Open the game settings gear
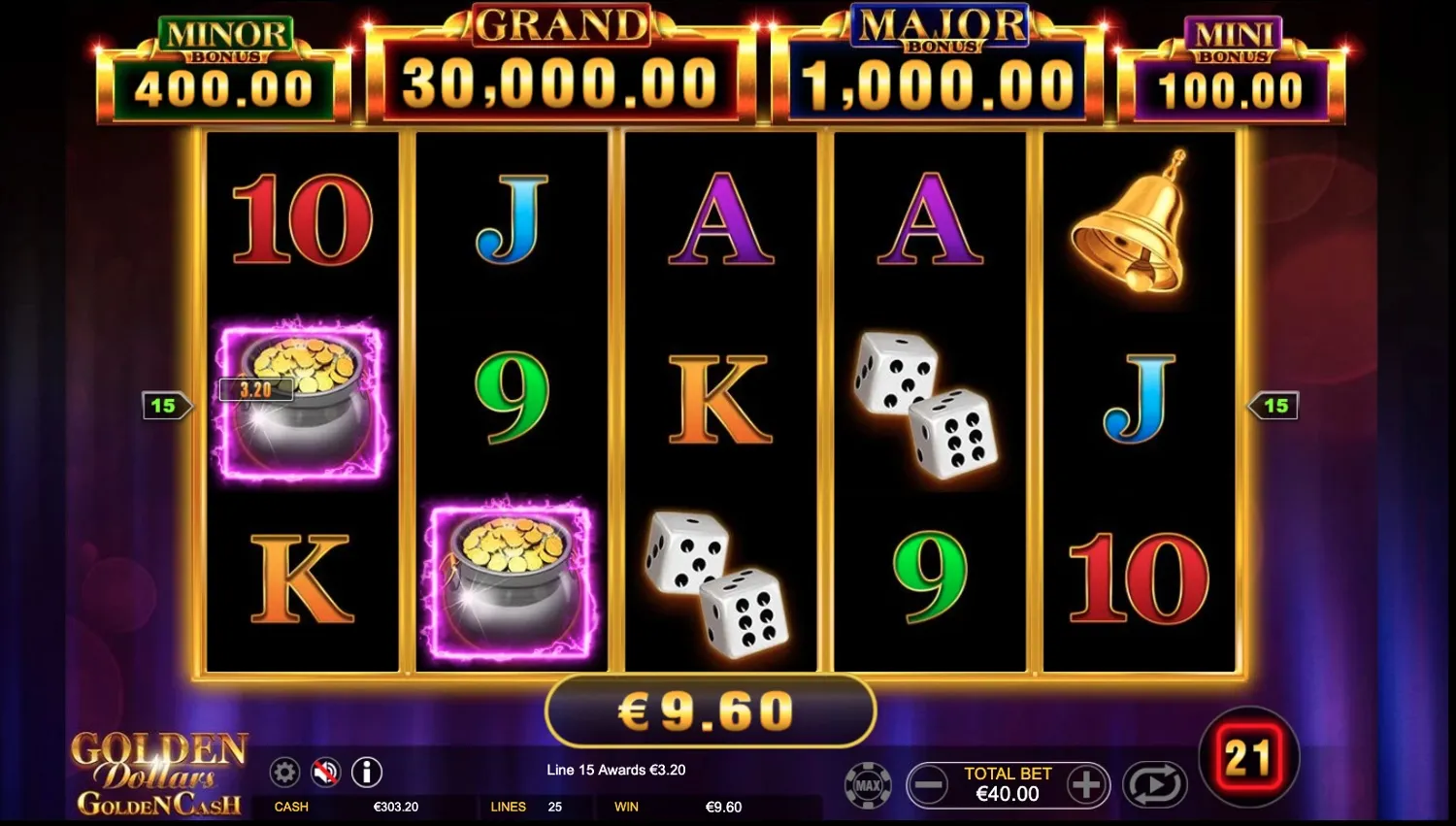 284,773
